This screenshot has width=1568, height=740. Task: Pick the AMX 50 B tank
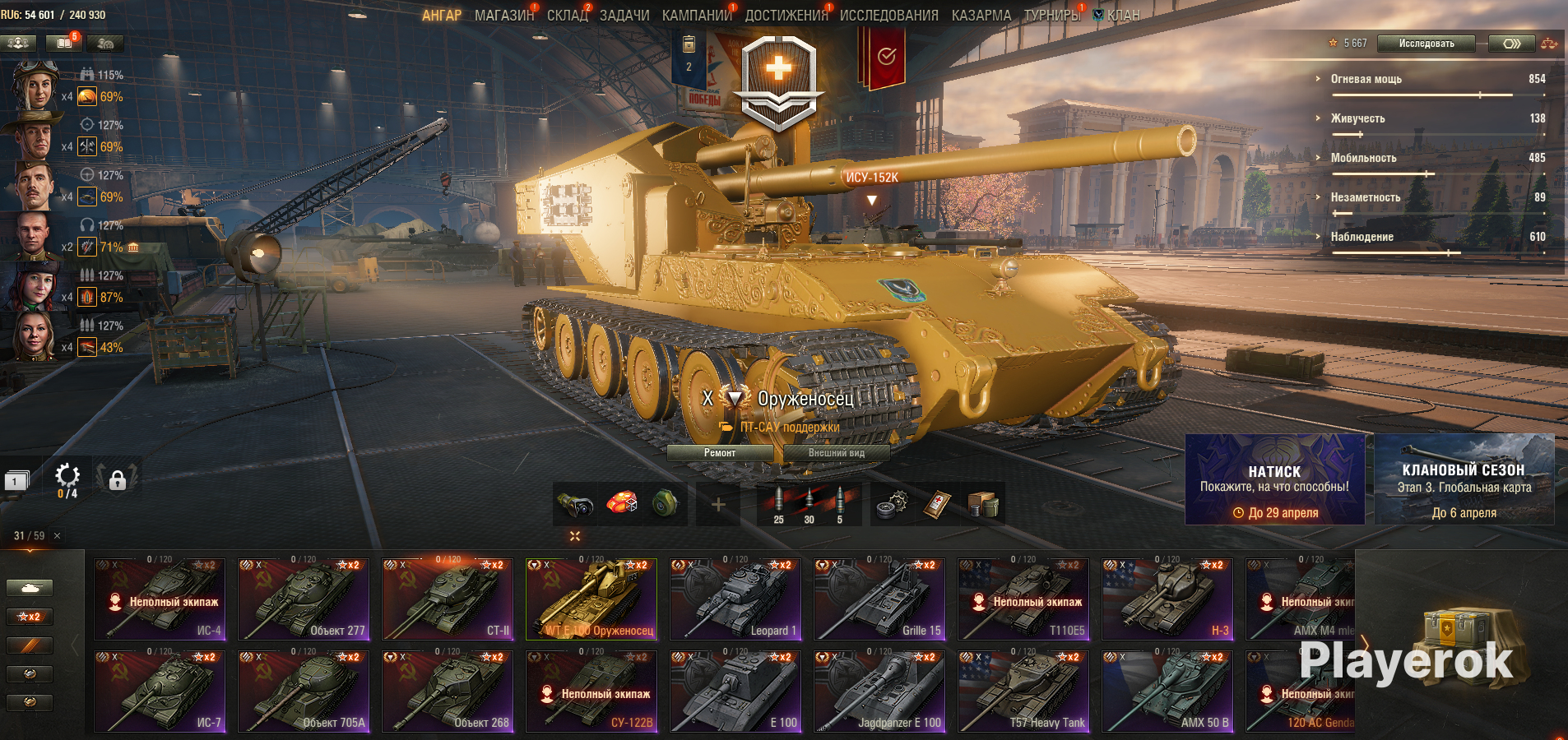(x=1167, y=691)
